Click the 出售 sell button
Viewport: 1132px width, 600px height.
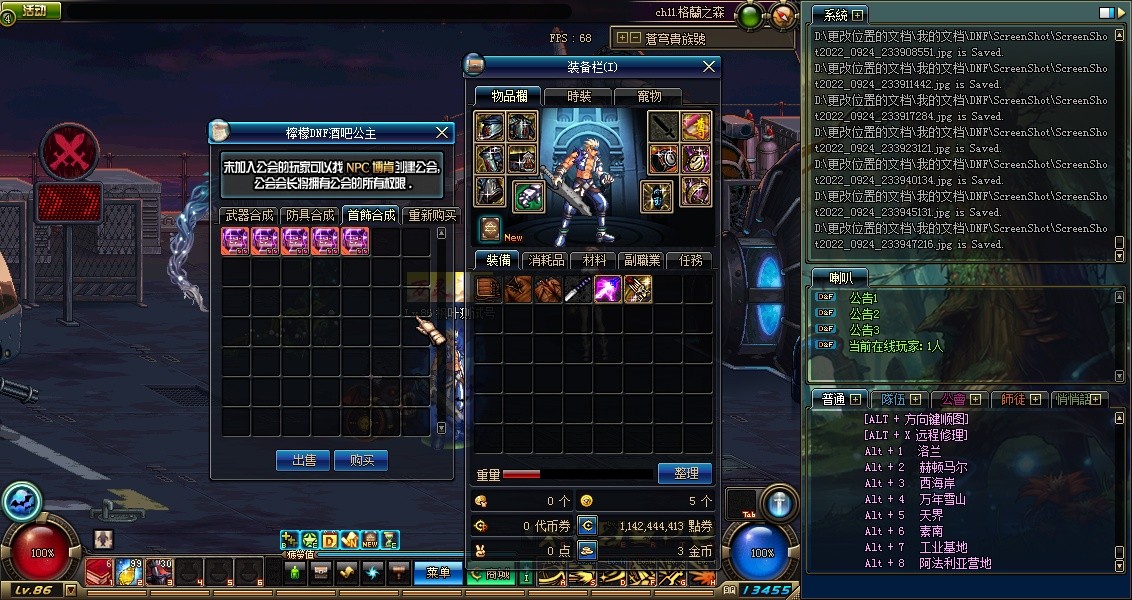click(303, 460)
